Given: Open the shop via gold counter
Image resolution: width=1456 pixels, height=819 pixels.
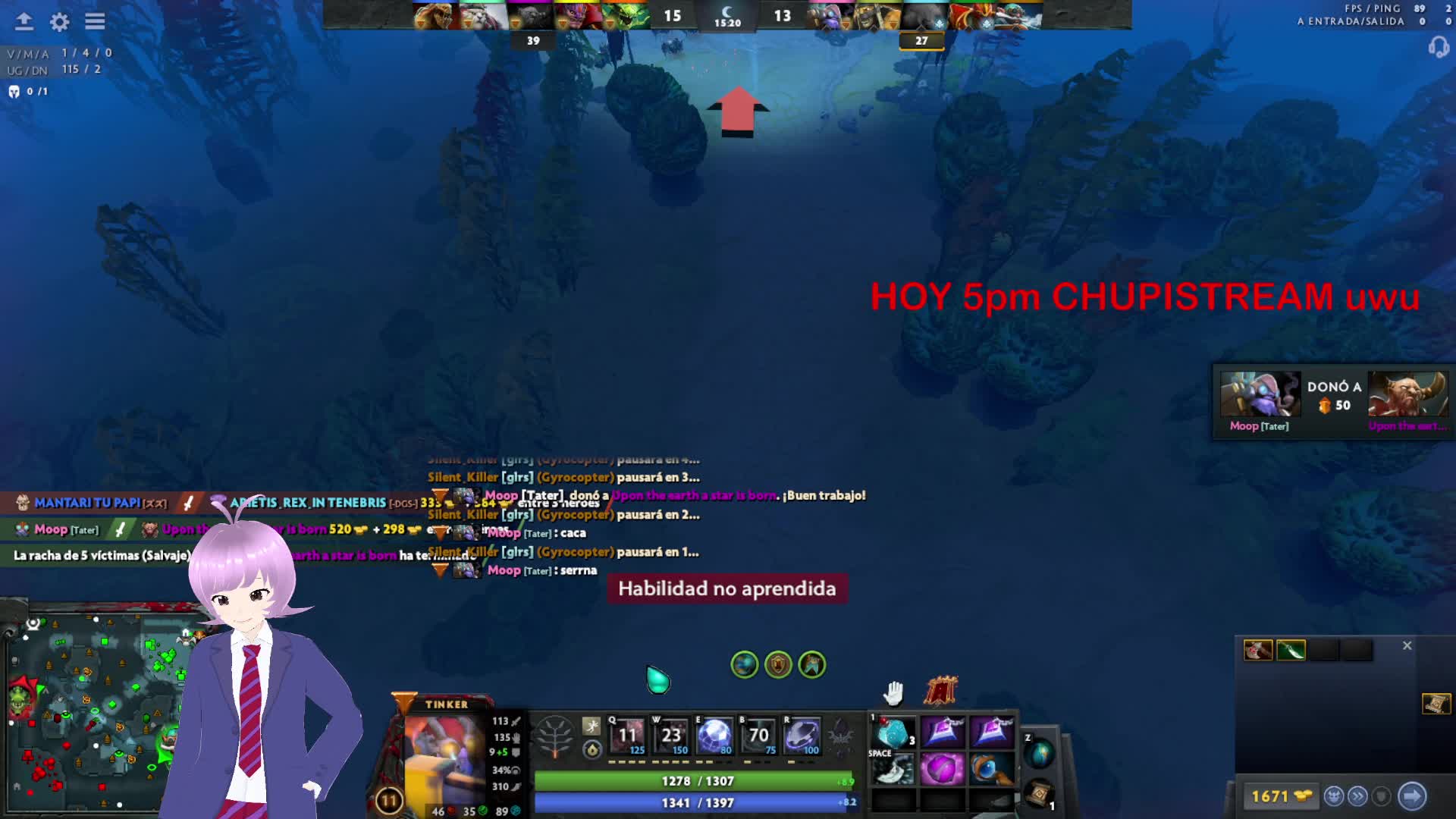Looking at the screenshot, I should pos(1280,796).
